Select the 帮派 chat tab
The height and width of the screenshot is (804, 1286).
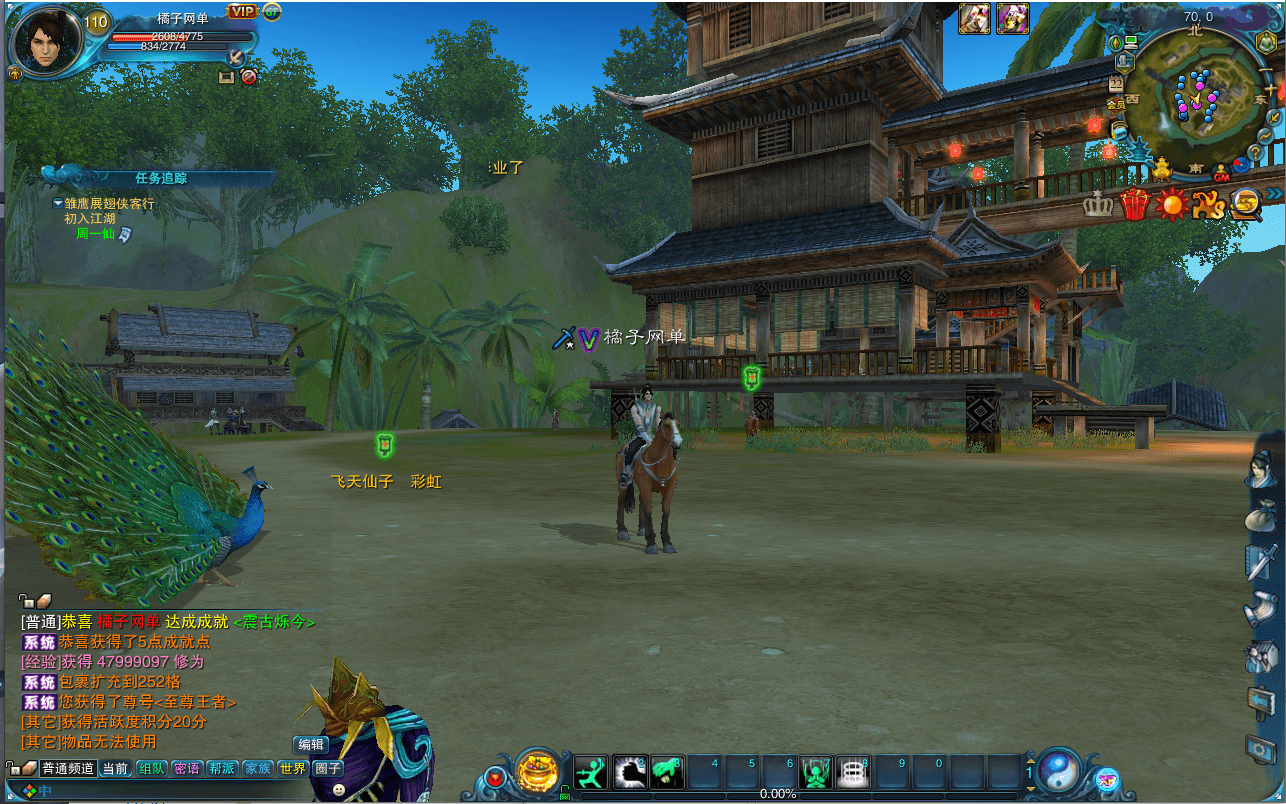[x=222, y=768]
